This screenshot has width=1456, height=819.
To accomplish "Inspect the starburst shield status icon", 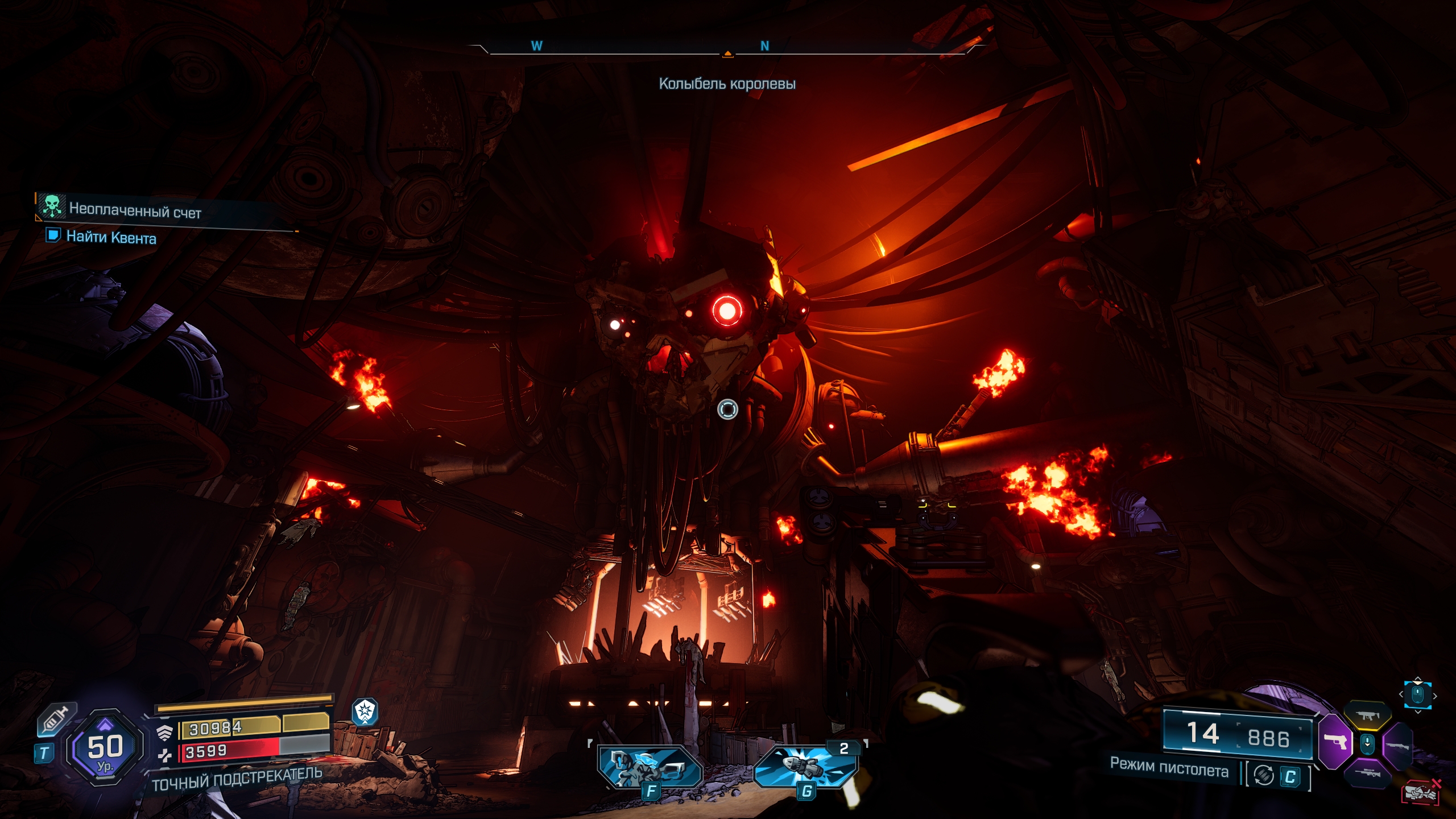I will [x=365, y=712].
